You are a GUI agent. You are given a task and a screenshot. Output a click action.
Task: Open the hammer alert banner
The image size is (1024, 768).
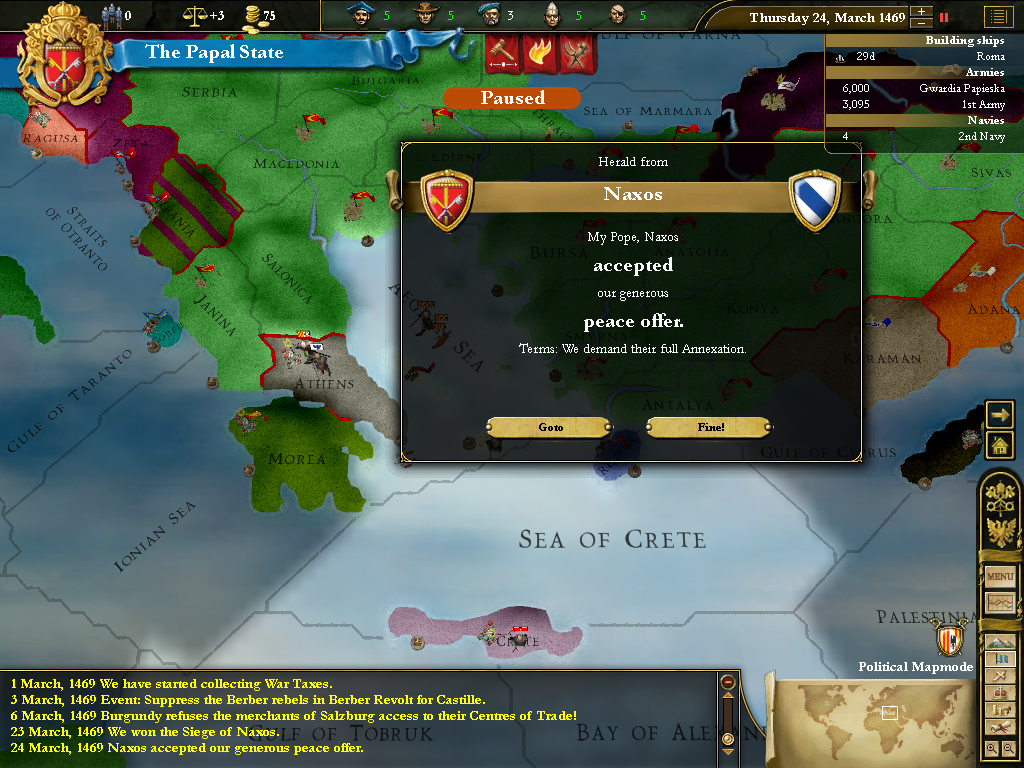[501, 52]
